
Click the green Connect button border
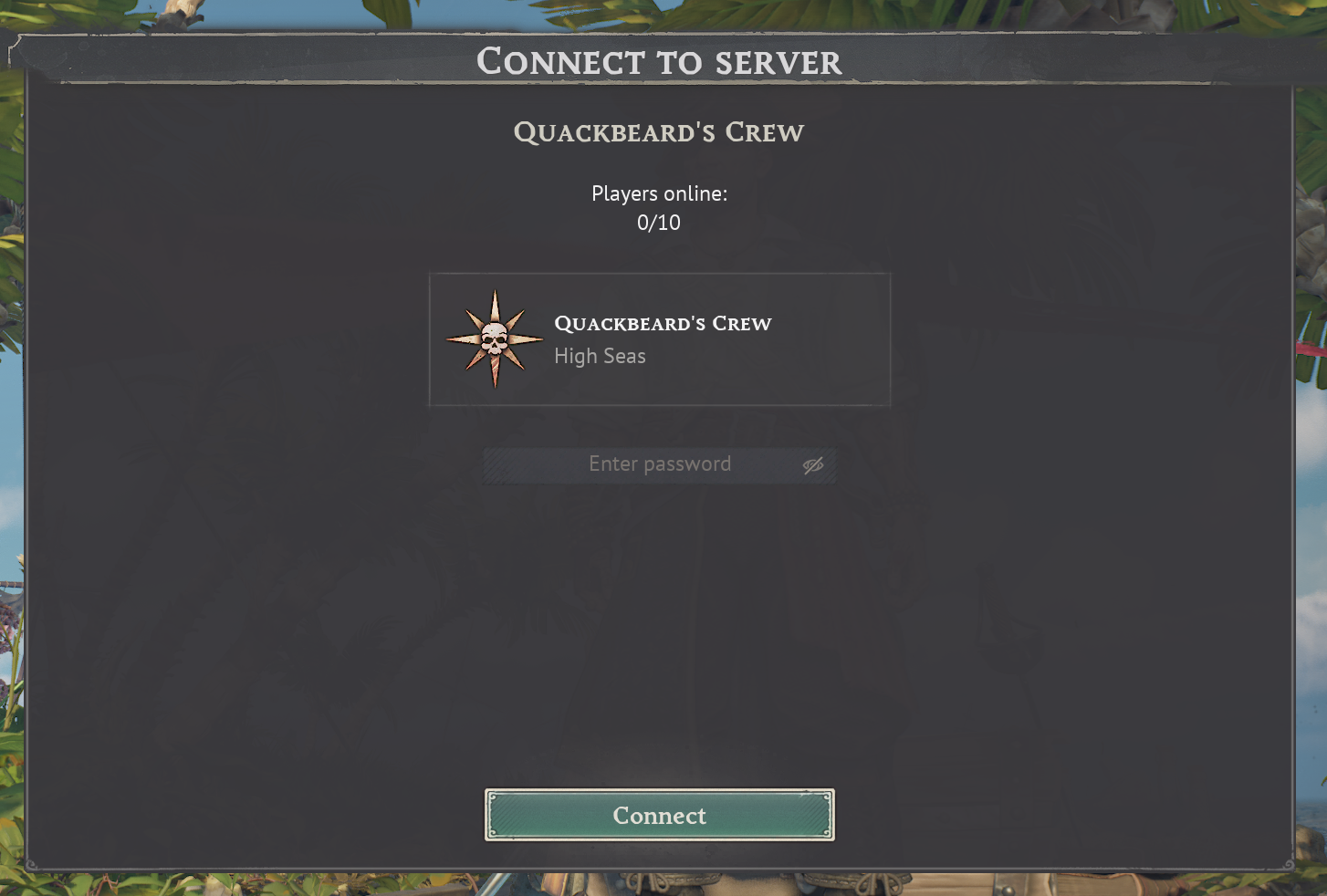(x=659, y=792)
